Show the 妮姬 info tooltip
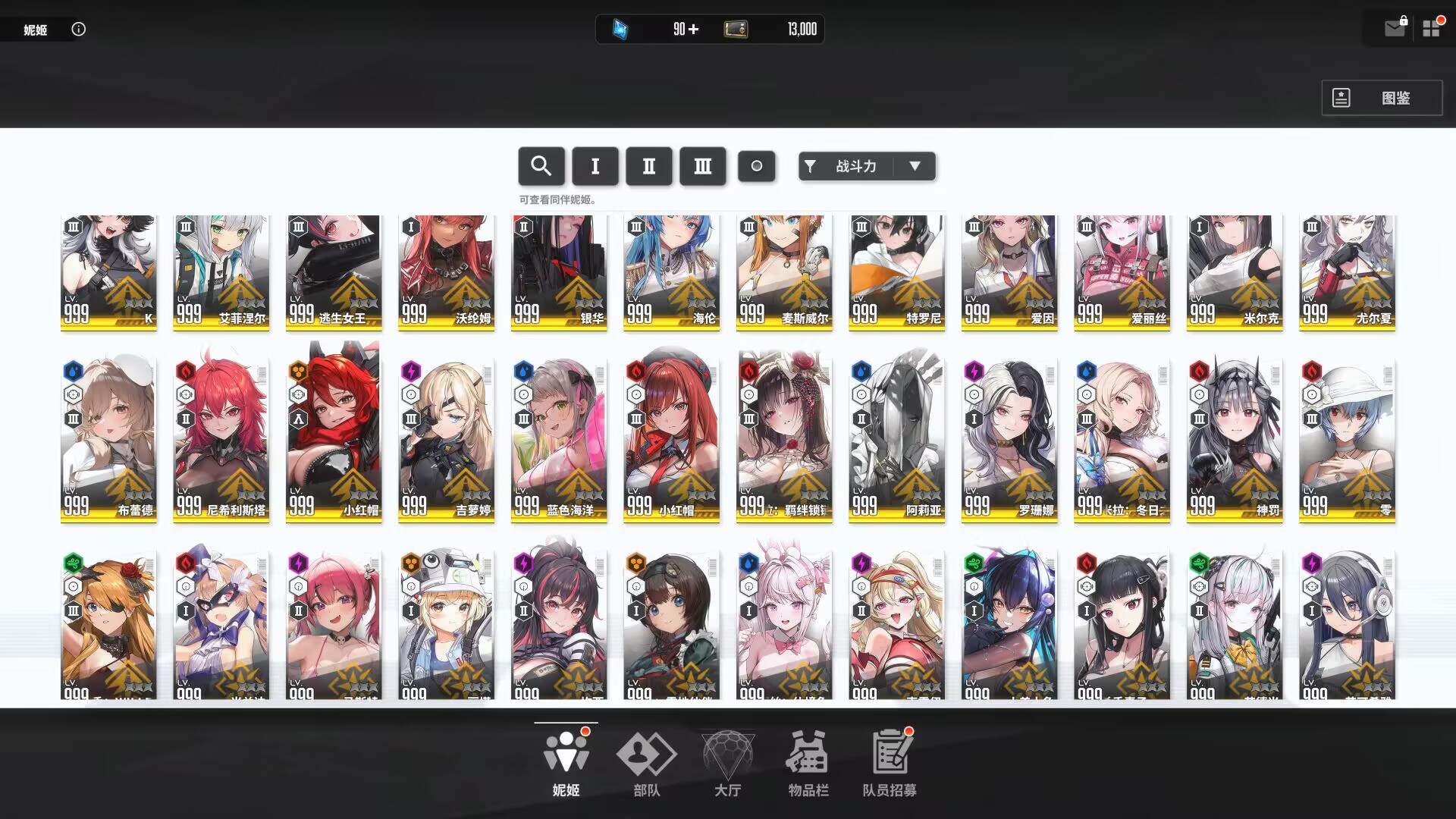The width and height of the screenshot is (1456, 819). (x=79, y=29)
